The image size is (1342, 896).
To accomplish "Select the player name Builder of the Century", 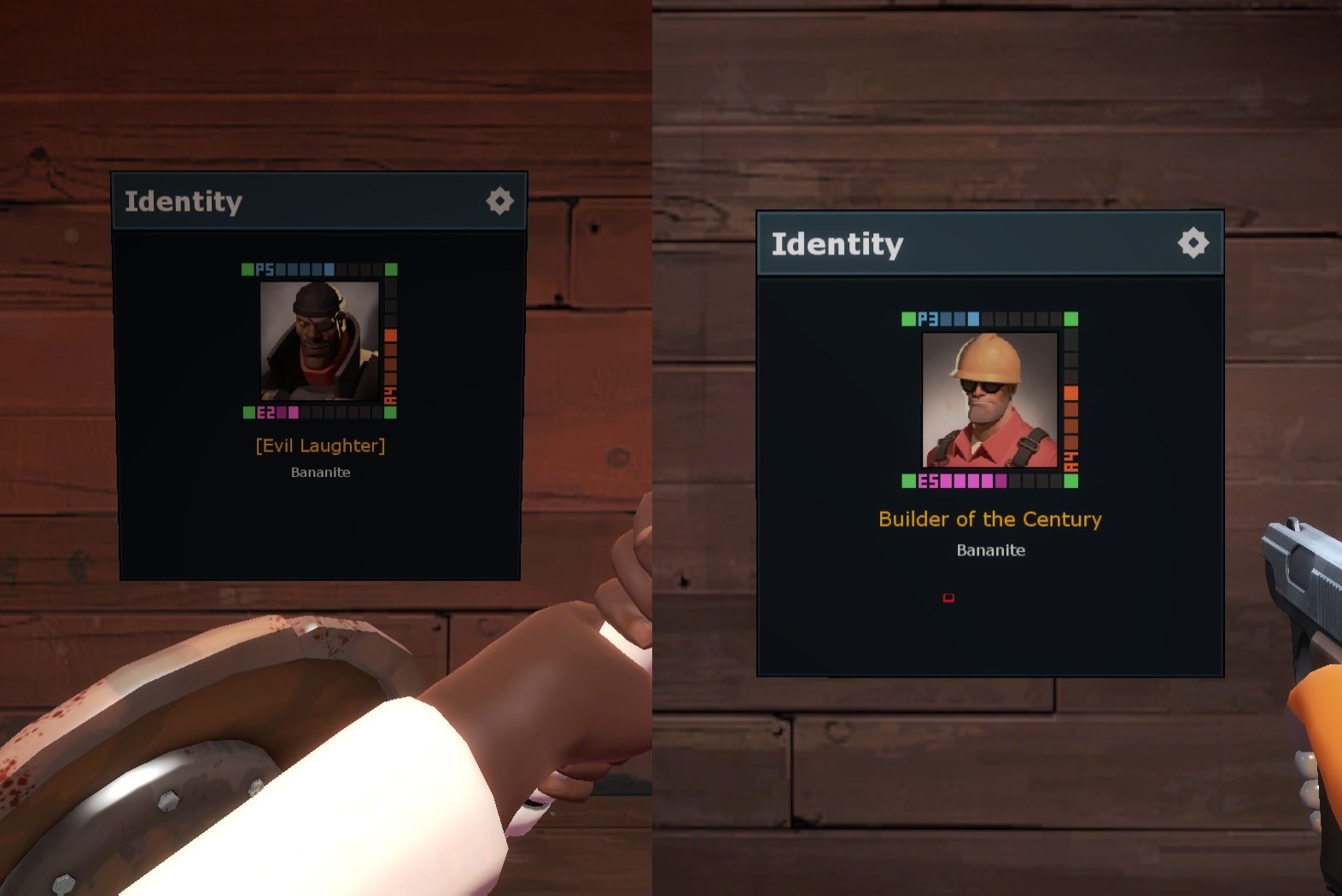I will click(x=989, y=519).
